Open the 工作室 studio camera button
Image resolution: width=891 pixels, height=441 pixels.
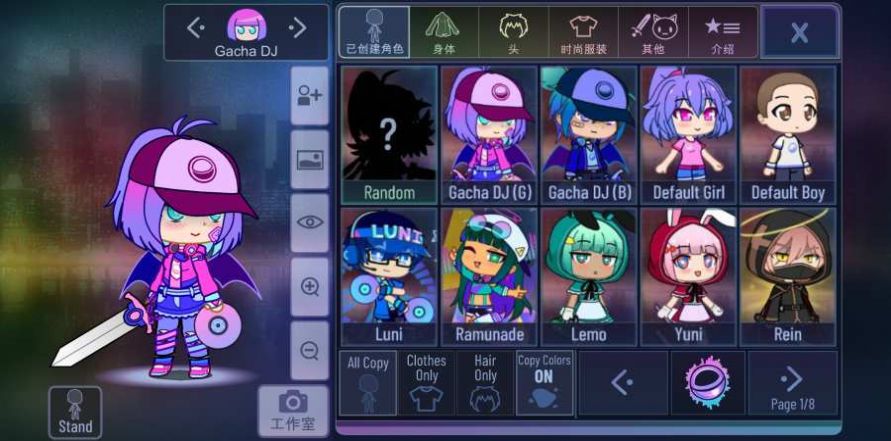[293, 410]
